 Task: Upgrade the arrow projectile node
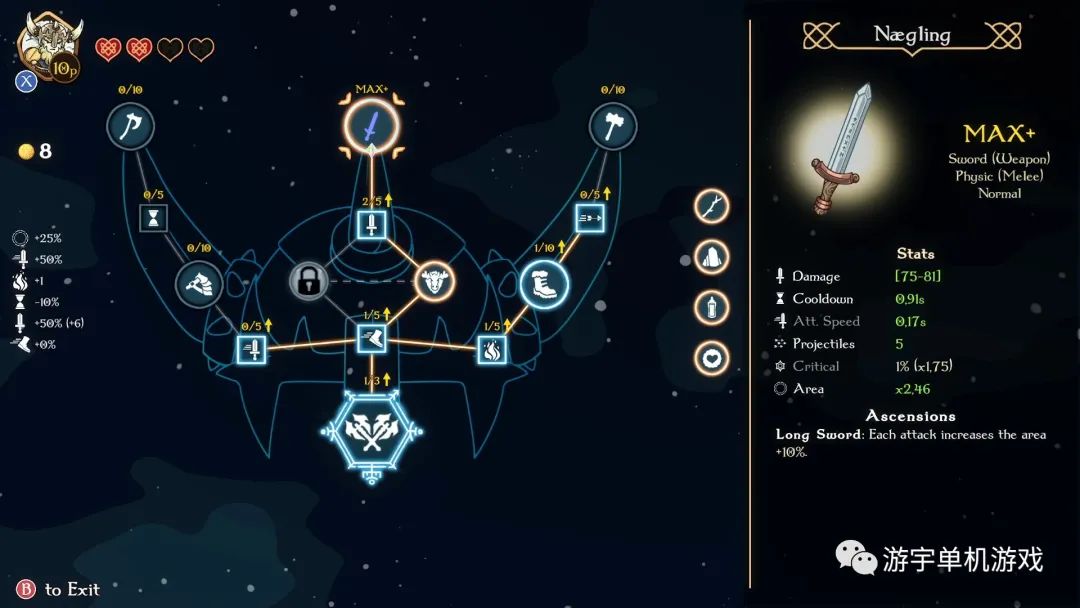590,218
